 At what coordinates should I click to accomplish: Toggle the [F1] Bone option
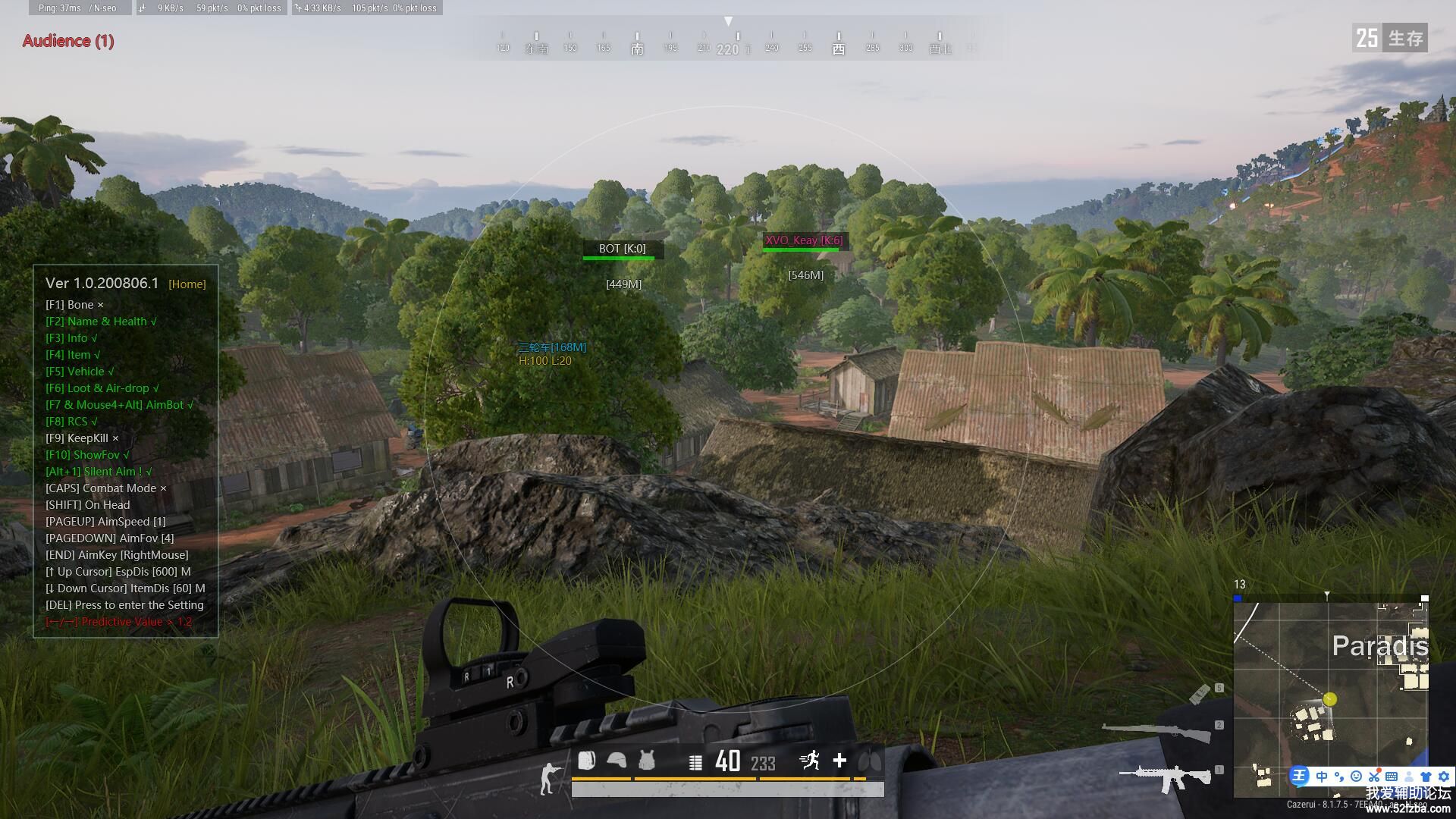tap(74, 305)
